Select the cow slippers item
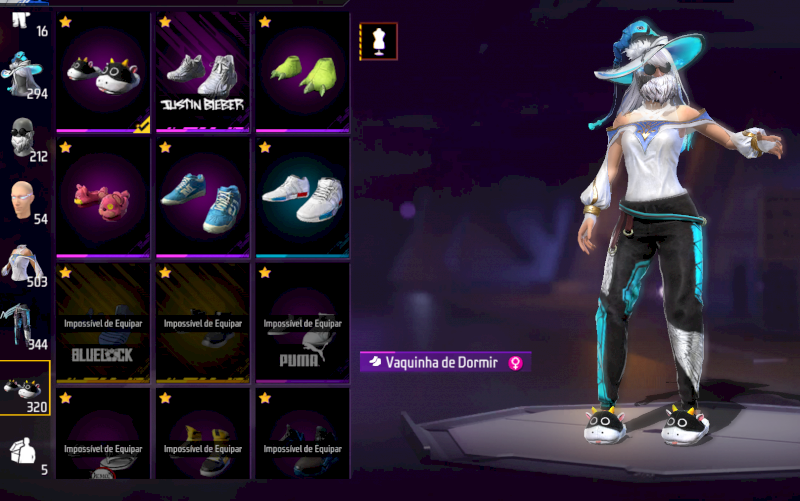This screenshot has height=501, width=800. coord(104,72)
